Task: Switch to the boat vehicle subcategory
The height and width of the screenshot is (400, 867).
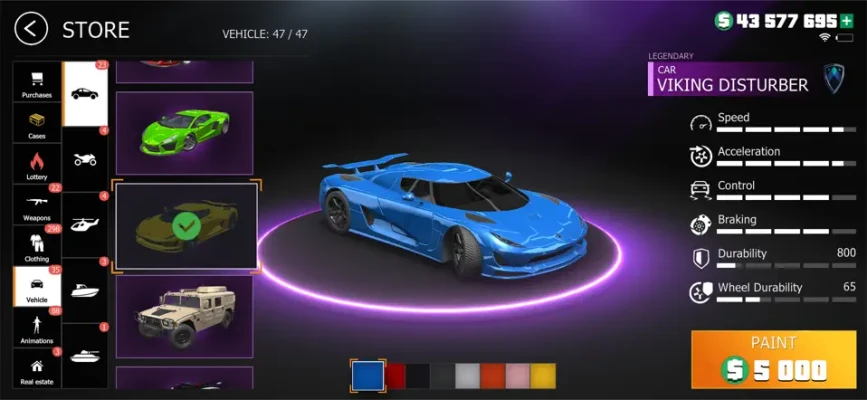Action: click(84, 291)
